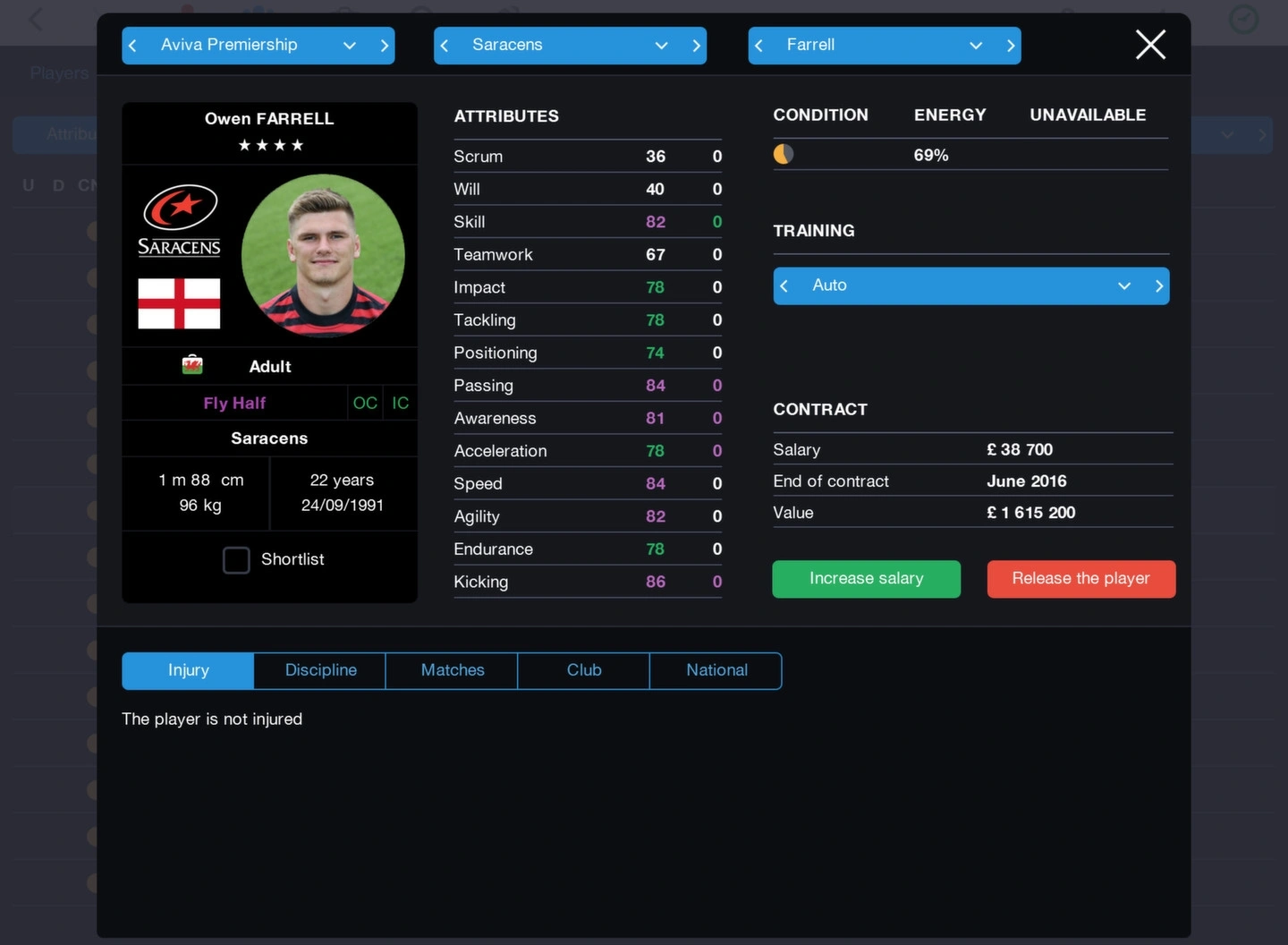View the National tab
1288x945 pixels.
tap(716, 670)
